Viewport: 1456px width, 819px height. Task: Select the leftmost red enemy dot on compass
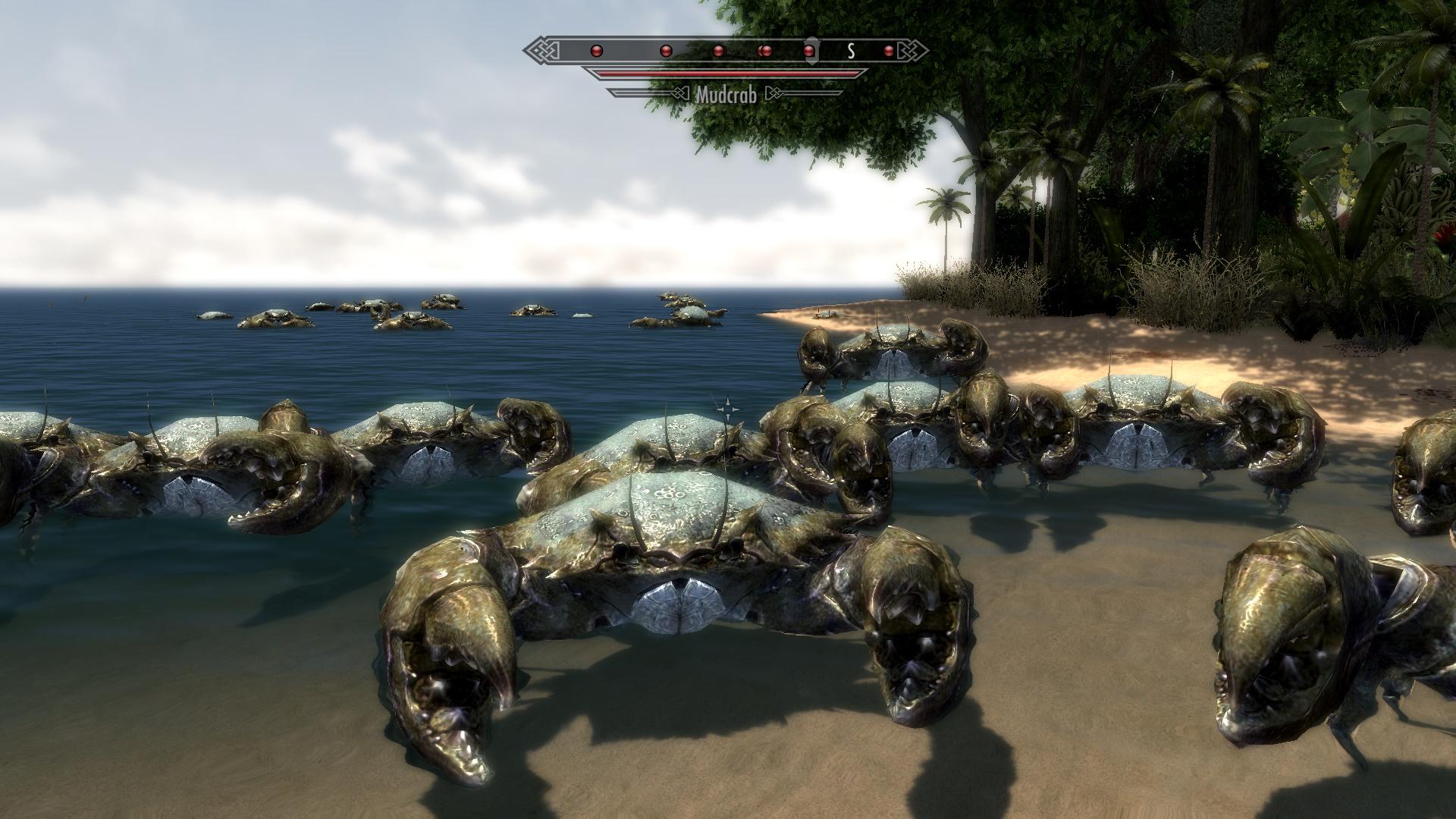pos(596,52)
